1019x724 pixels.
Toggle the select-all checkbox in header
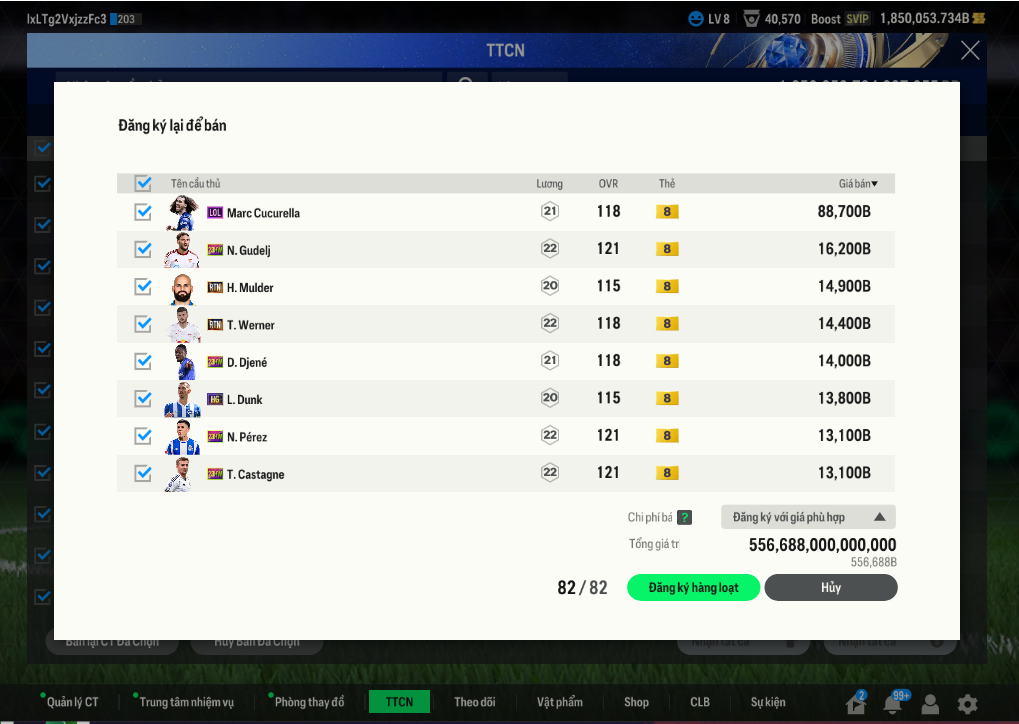pos(143,183)
